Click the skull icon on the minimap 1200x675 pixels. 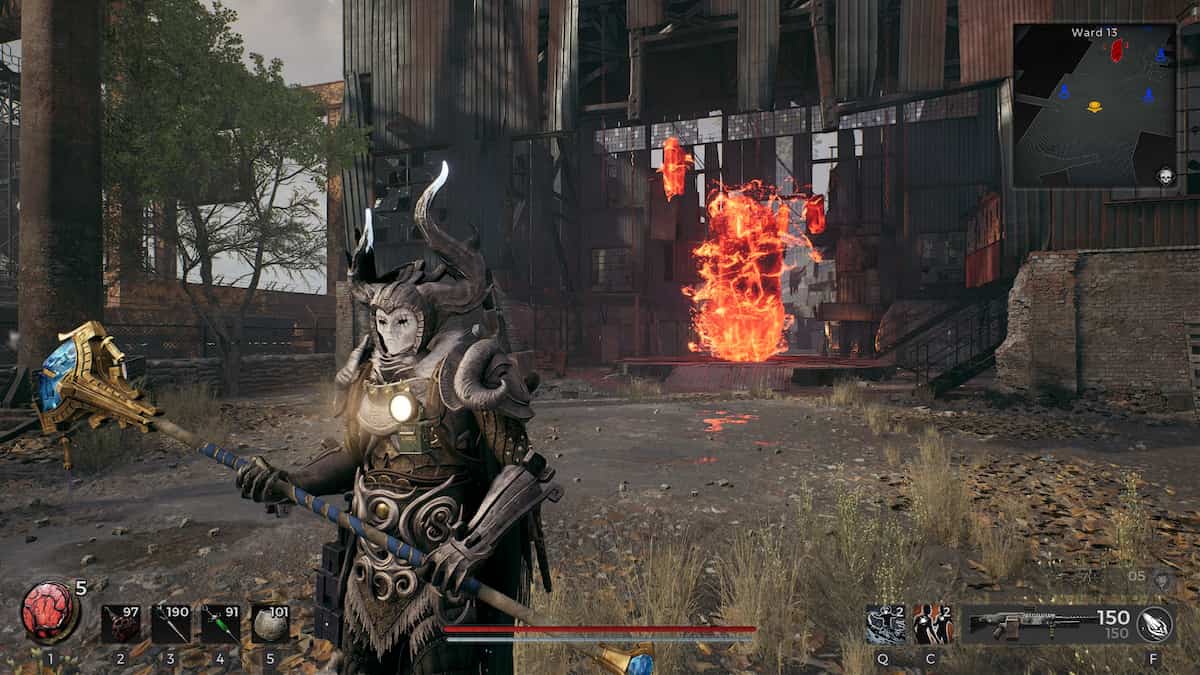[1165, 177]
